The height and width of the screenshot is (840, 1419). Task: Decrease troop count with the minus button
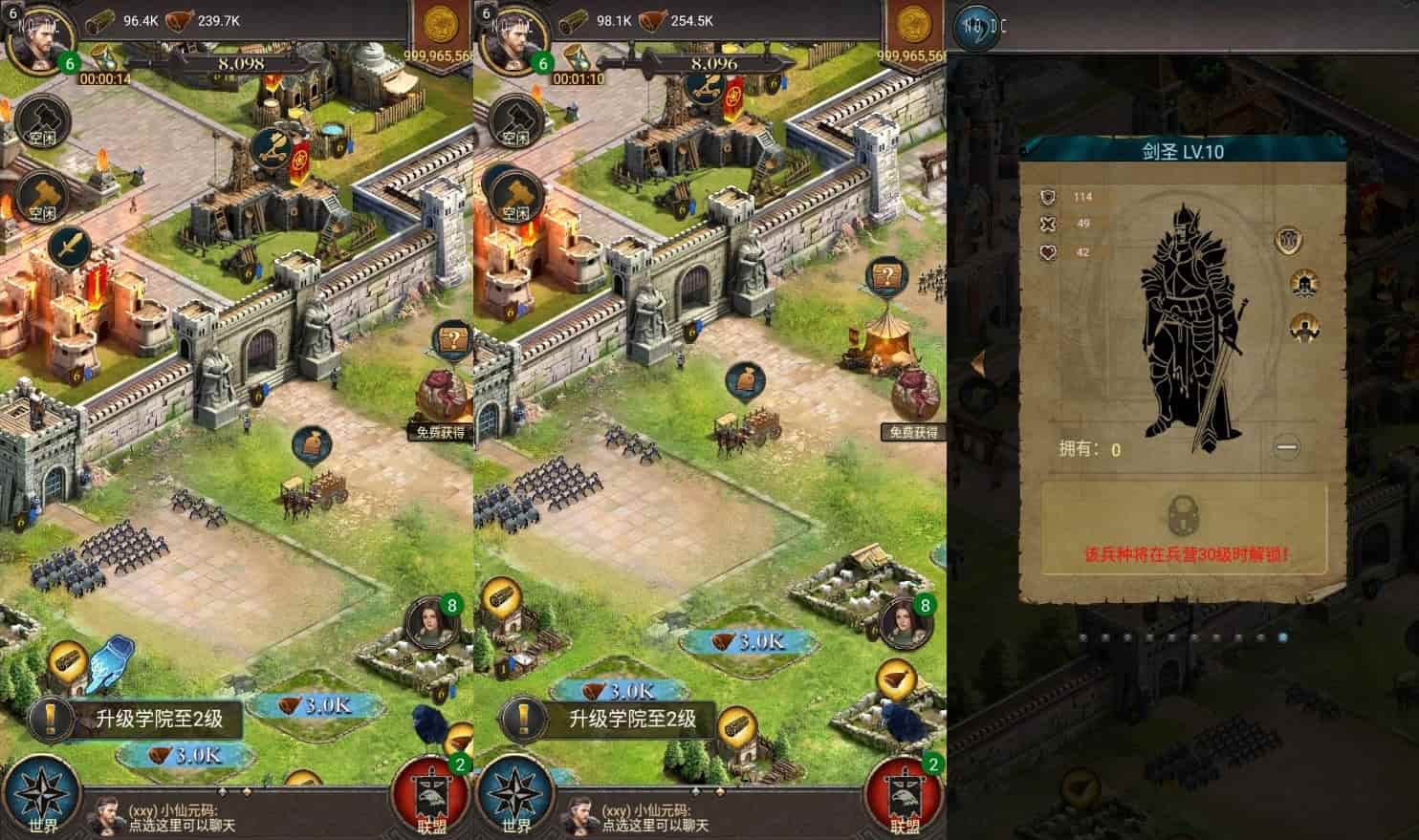[x=1287, y=447]
